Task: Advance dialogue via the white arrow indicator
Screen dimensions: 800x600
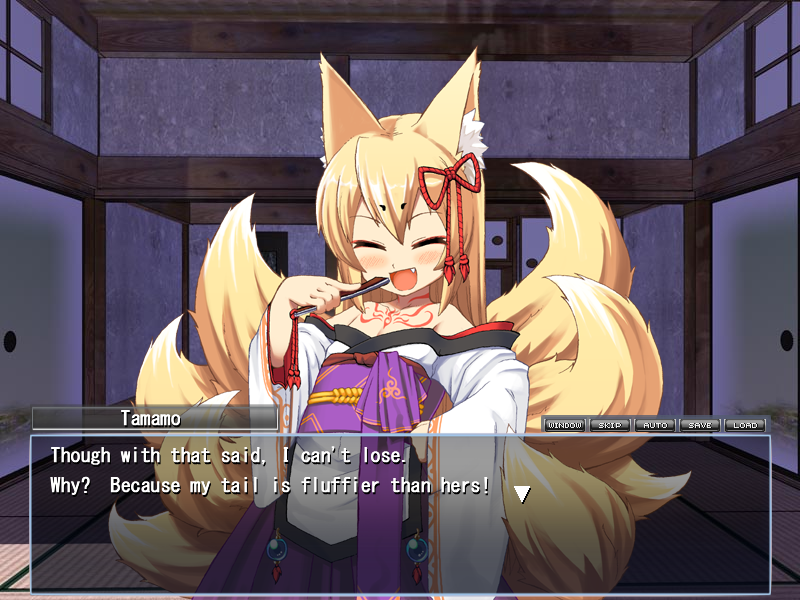Action: tap(521, 493)
